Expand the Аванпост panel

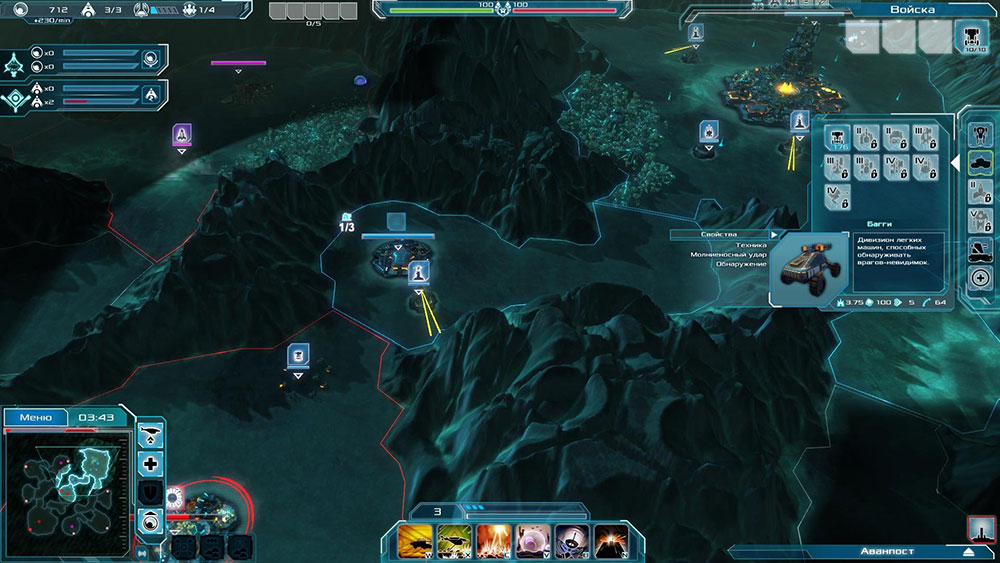click(967, 551)
